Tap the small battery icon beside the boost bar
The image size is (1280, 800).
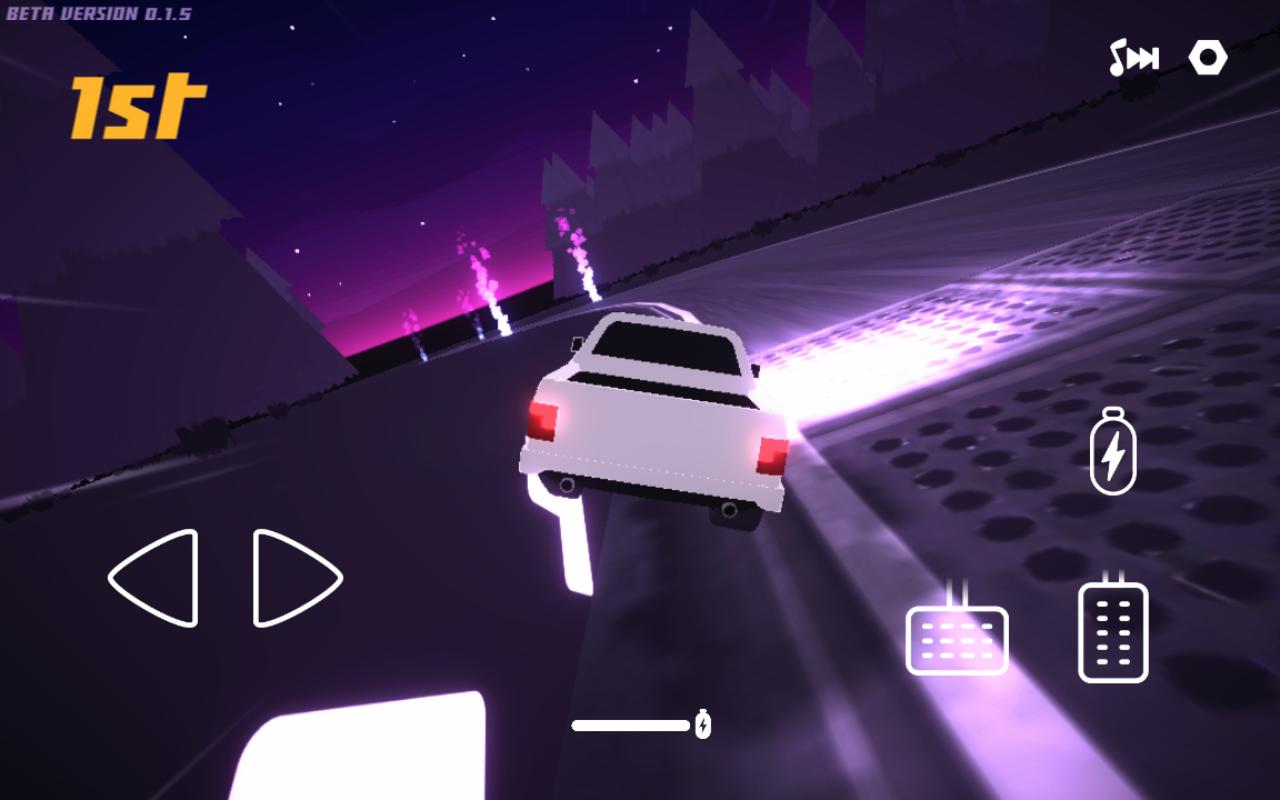click(x=703, y=722)
